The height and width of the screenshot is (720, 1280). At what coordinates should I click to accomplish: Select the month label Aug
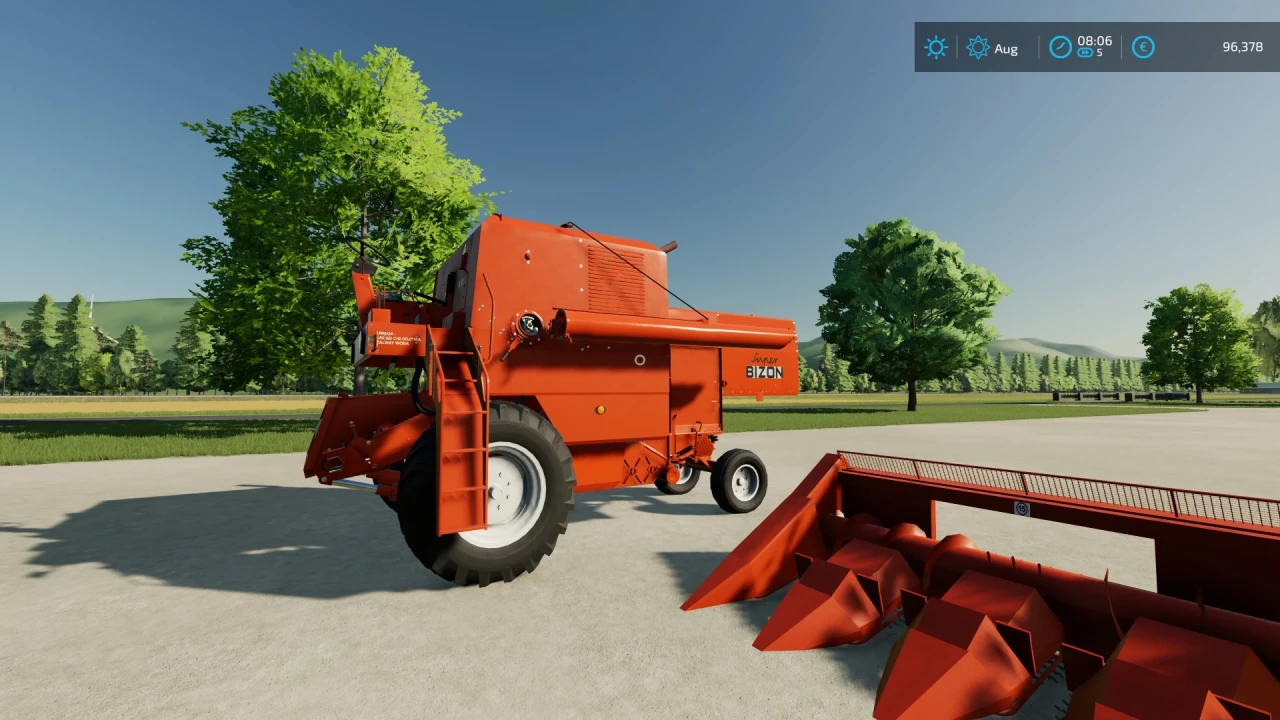pyautogui.click(x=1006, y=48)
